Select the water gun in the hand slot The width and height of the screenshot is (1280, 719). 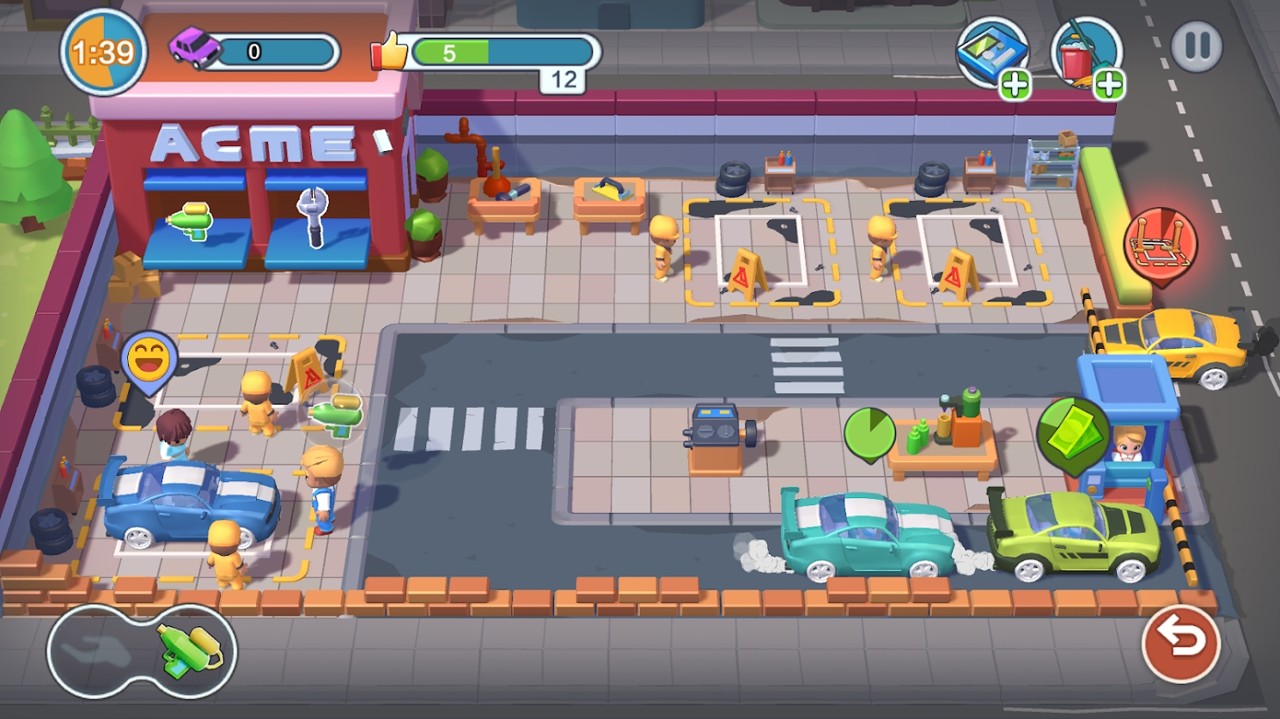pos(189,651)
